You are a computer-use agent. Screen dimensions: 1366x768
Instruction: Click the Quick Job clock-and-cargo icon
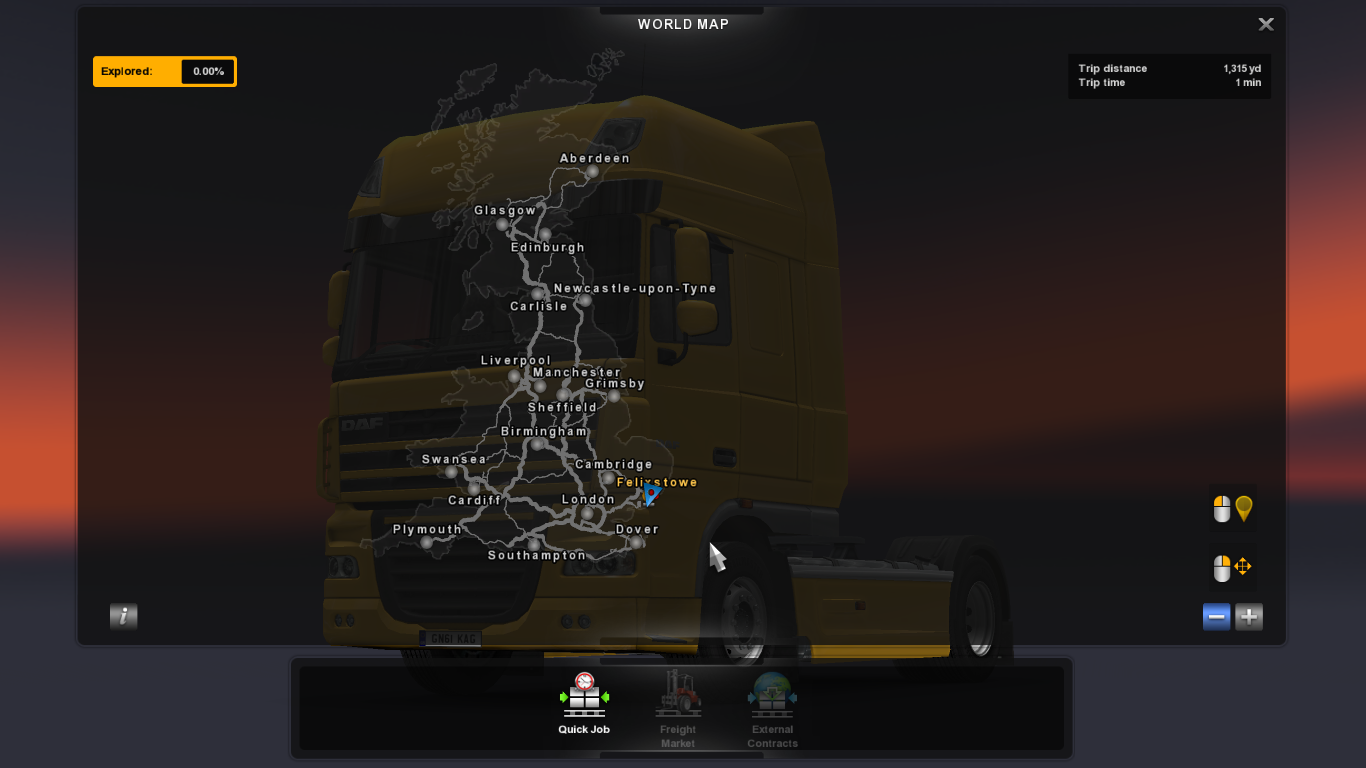583,695
